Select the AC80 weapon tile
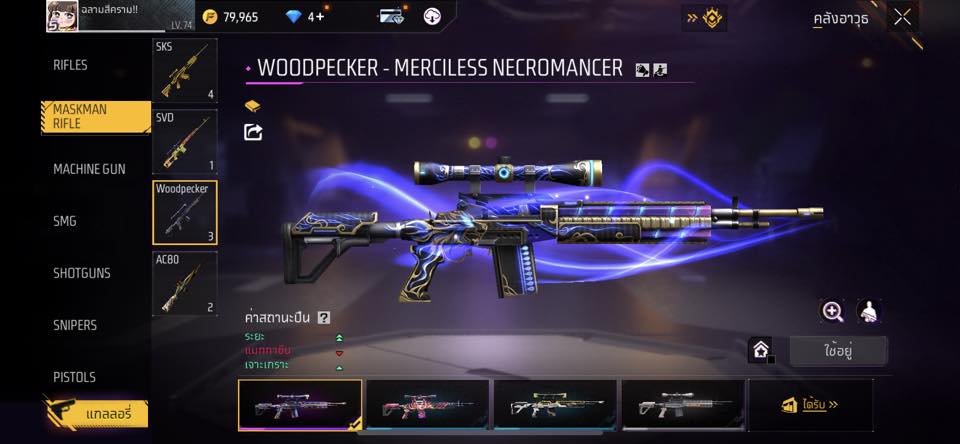 click(184, 284)
